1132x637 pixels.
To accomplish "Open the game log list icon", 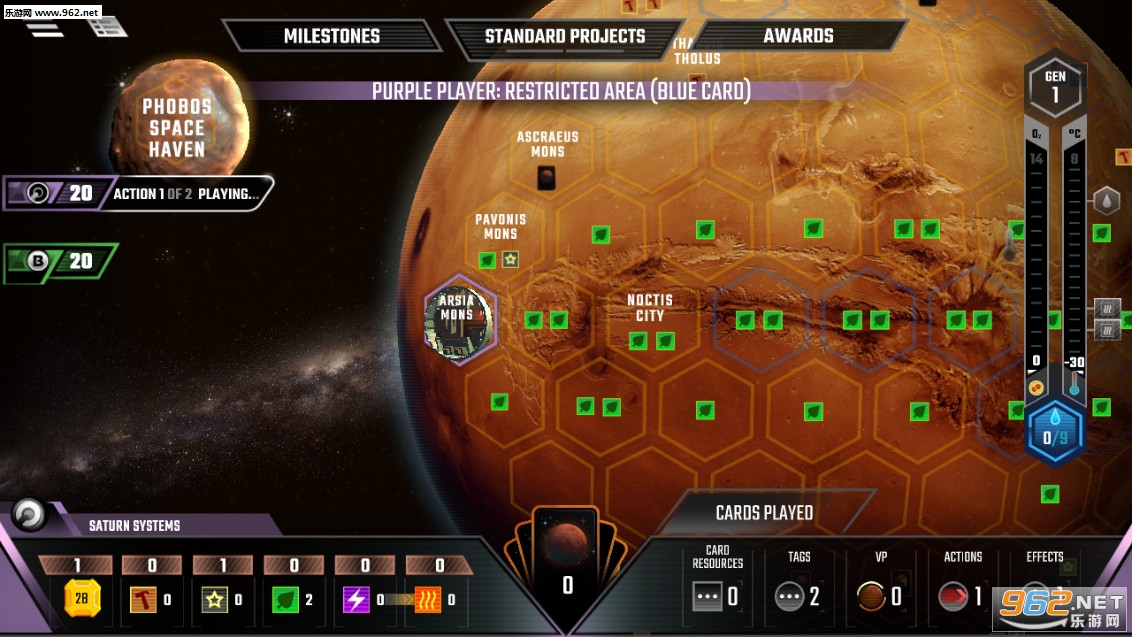I will tap(106, 25).
